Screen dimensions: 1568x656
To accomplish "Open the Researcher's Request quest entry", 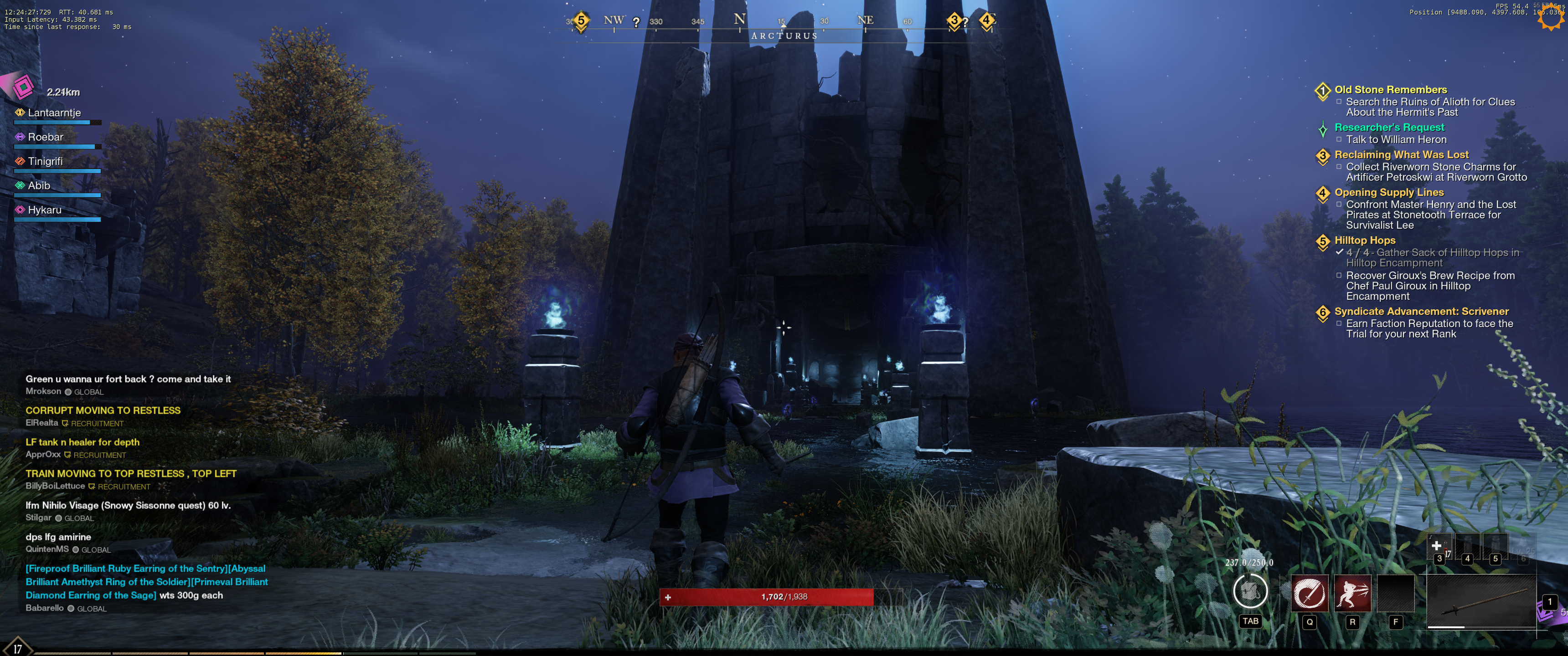I will click(x=1389, y=127).
